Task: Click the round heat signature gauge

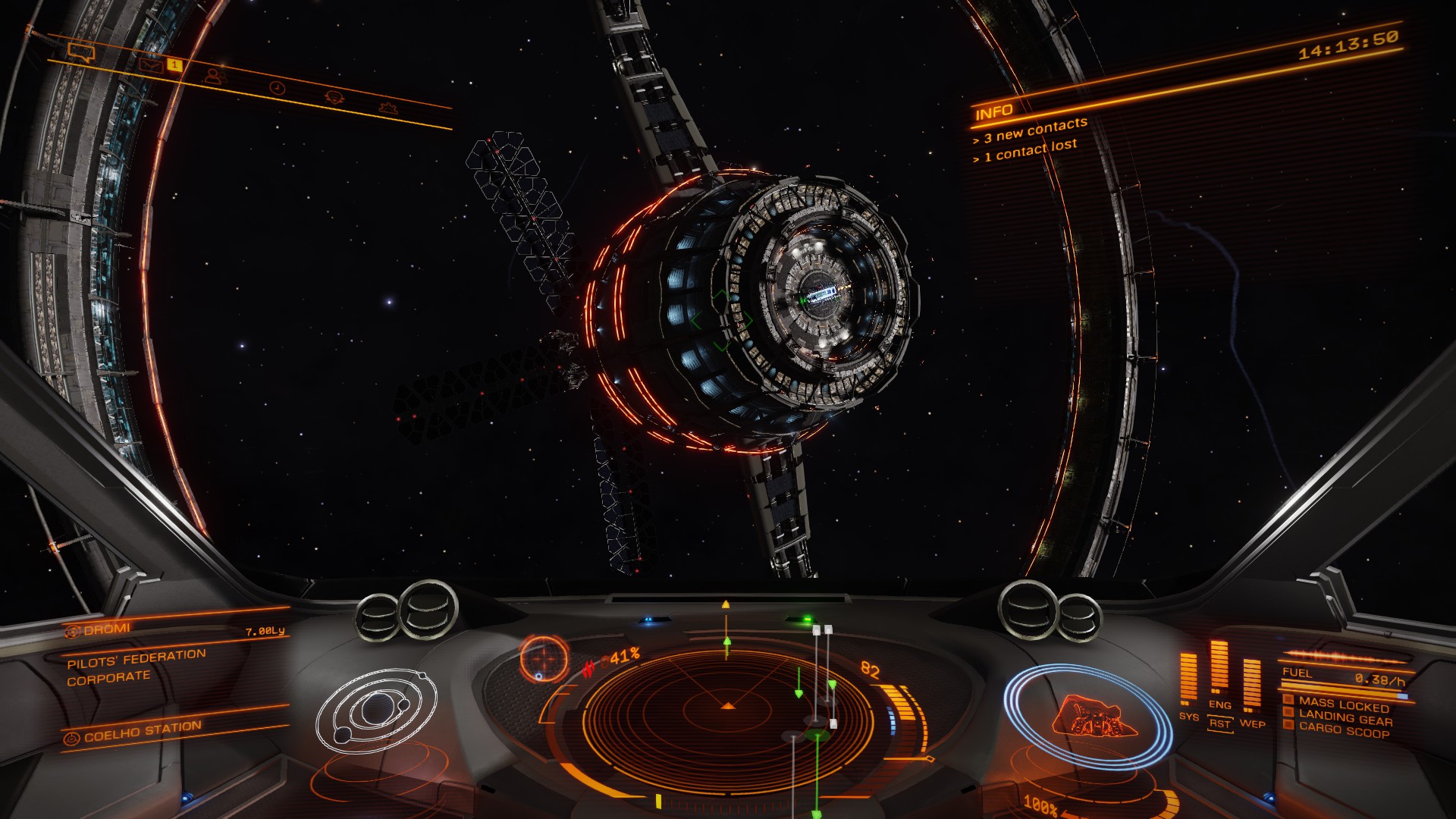Action: pos(544,657)
